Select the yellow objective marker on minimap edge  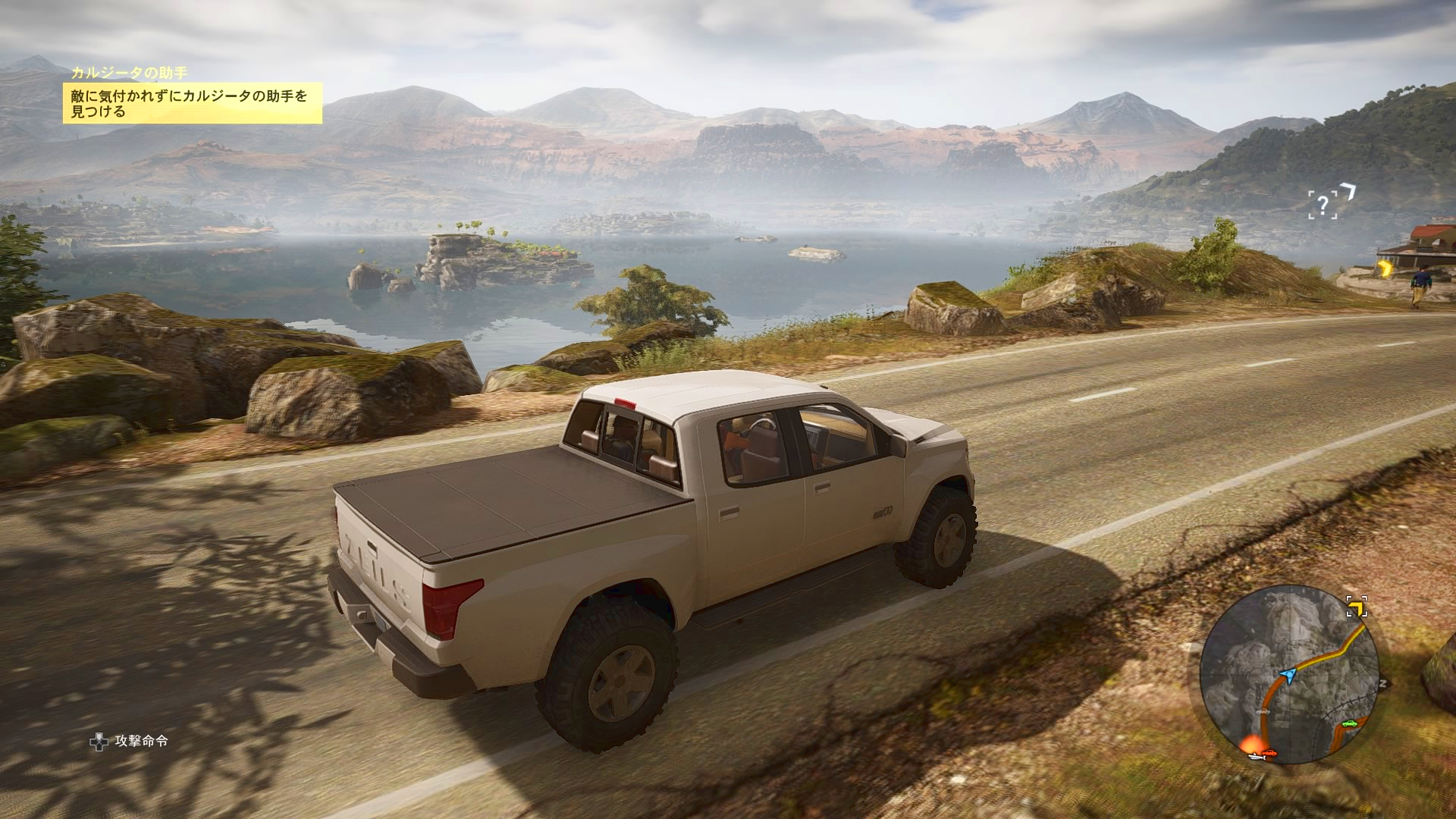[x=1356, y=607]
